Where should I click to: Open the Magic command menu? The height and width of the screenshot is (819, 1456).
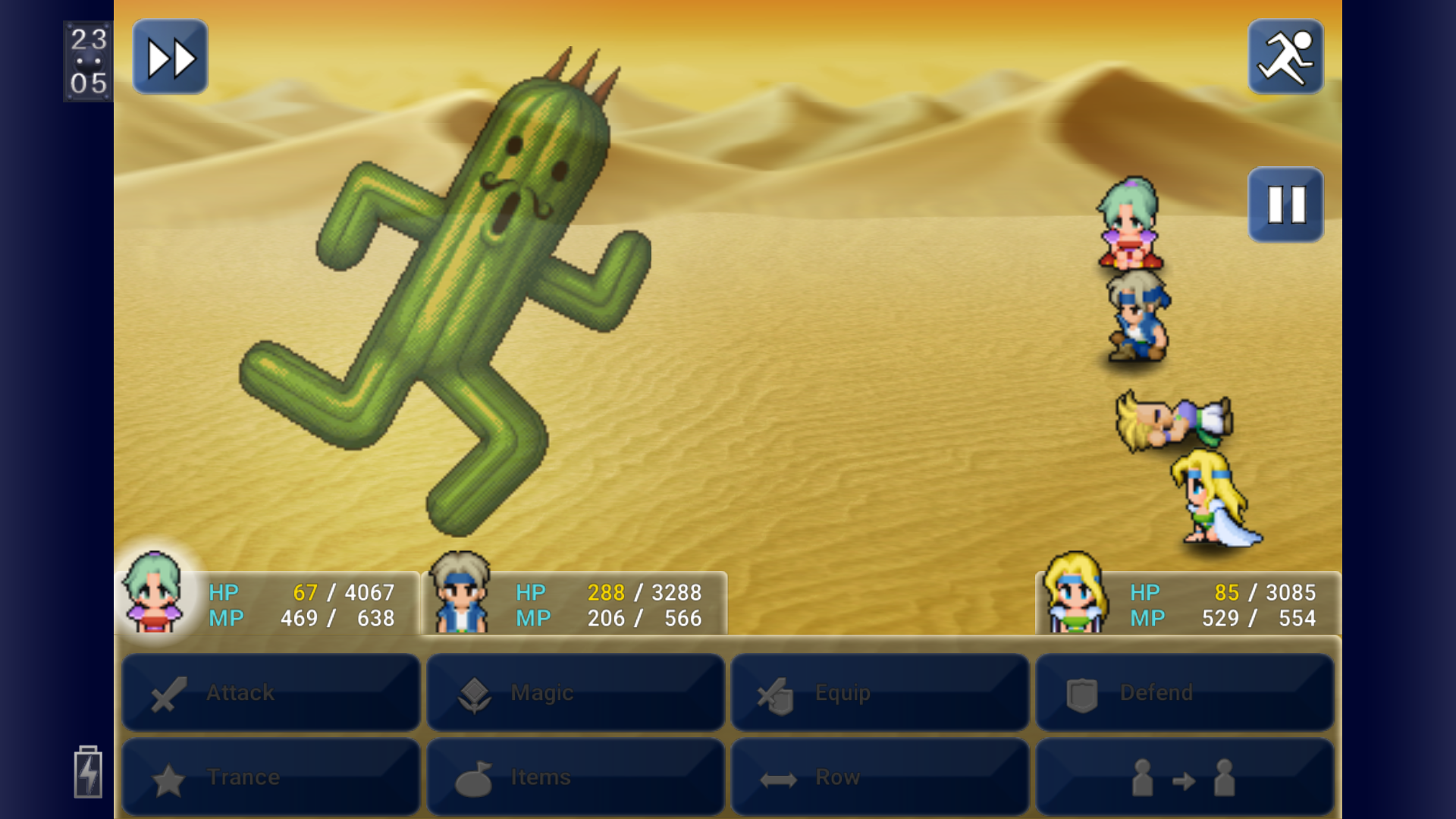tap(576, 692)
